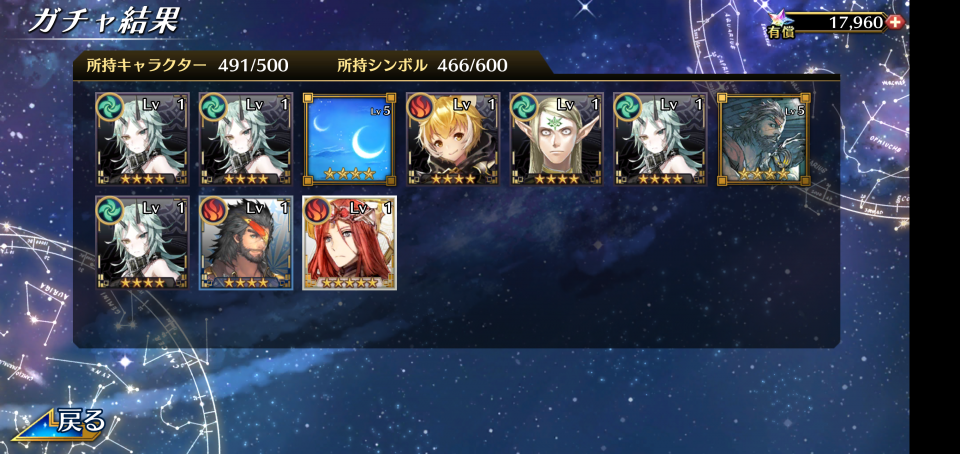This screenshot has width=960, height=454.
Task: Tap the red plus to add paid gems
Action: pos(894,22)
